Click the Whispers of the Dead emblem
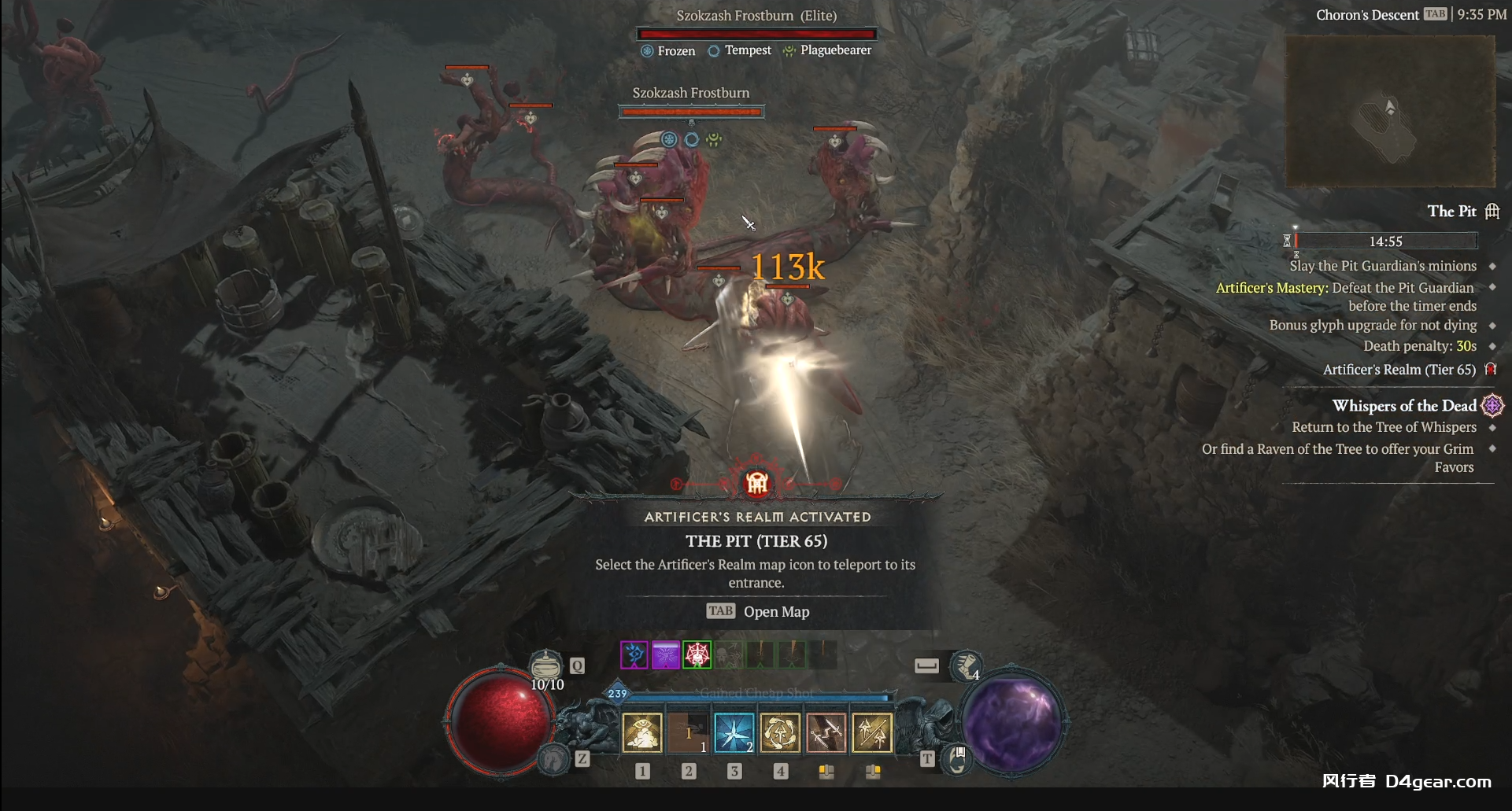The width and height of the screenshot is (1512, 811). point(1492,406)
